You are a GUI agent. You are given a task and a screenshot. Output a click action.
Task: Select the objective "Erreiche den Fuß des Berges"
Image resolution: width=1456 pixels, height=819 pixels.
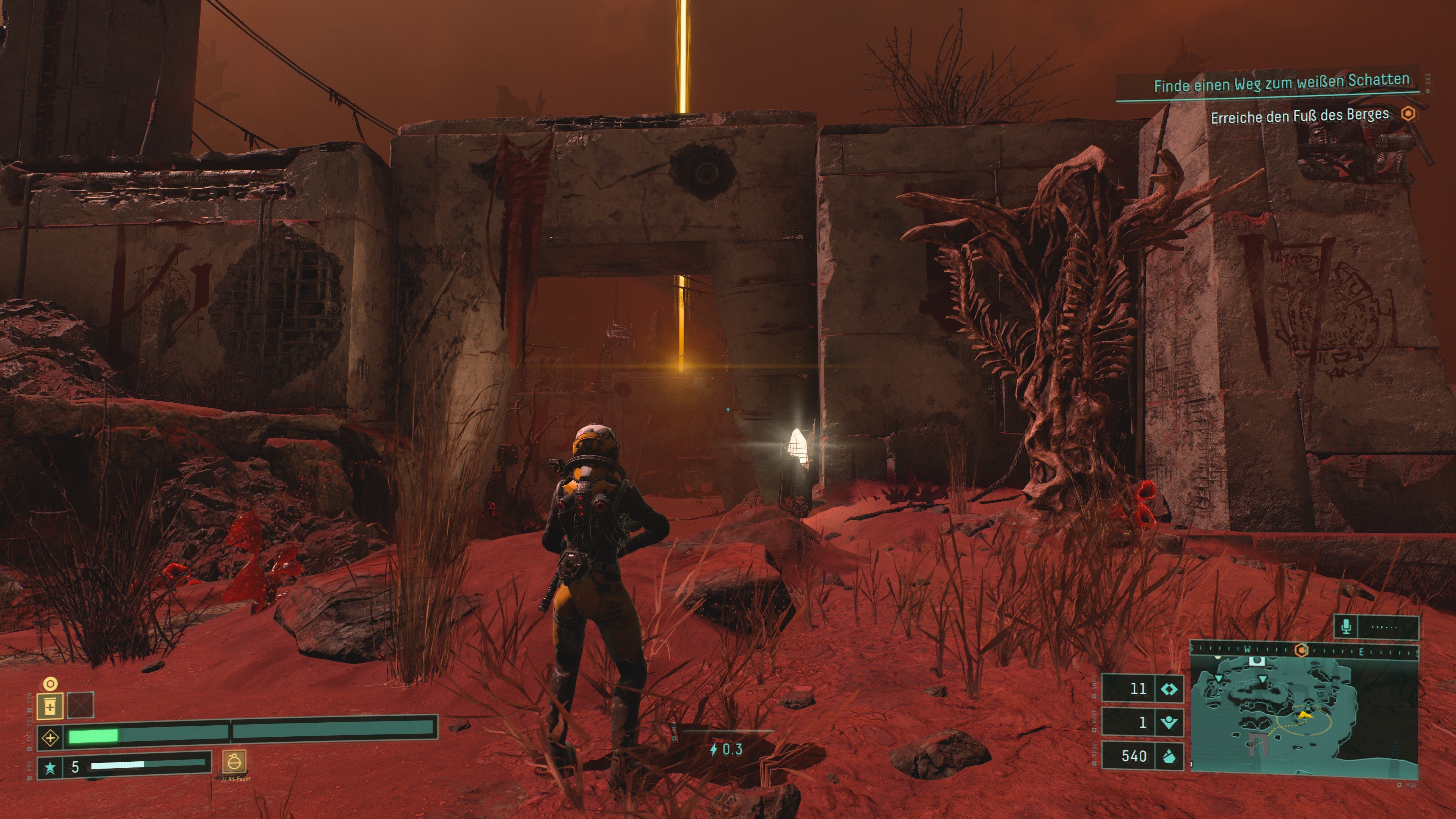(x=1299, y=116)
